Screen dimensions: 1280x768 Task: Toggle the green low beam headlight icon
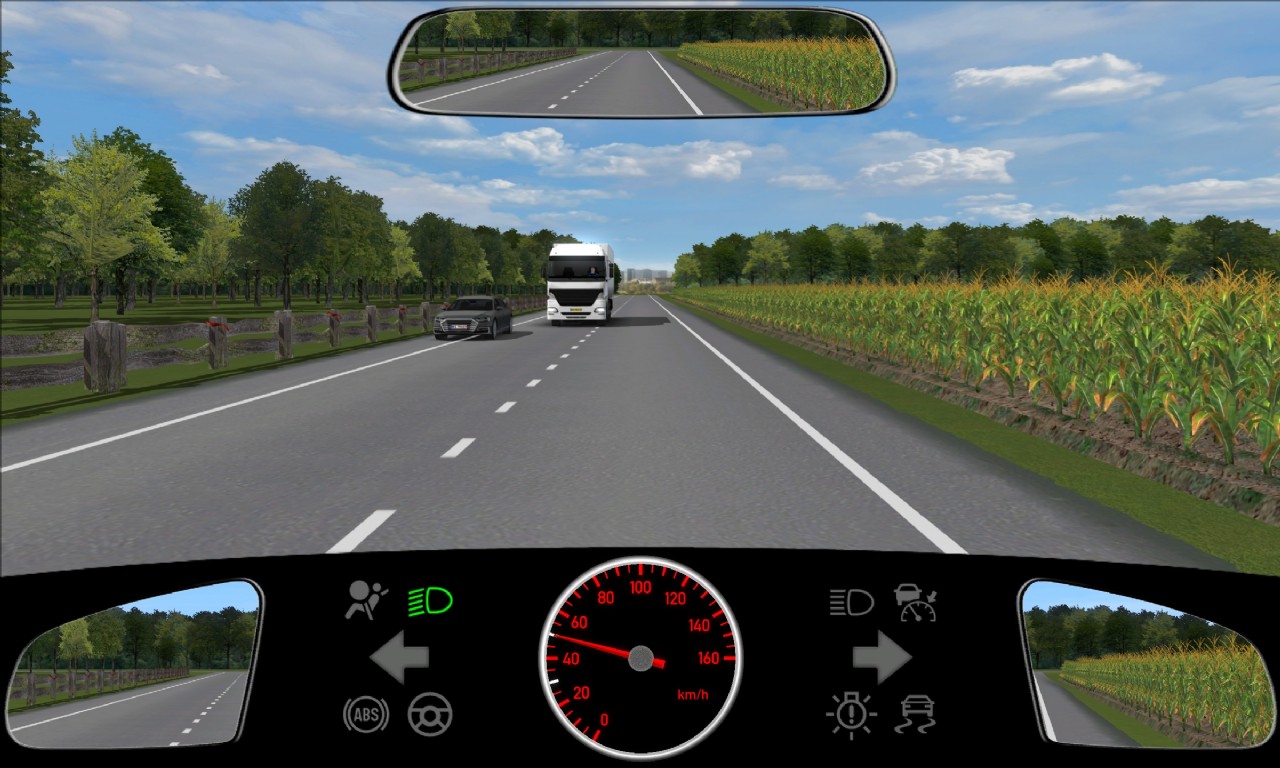coord(430,601)
